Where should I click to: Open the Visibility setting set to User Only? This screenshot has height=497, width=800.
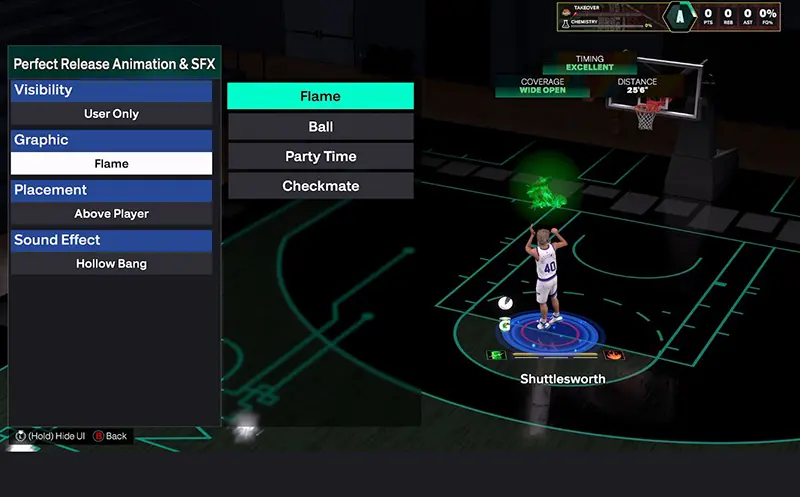[x=111, y=114]
